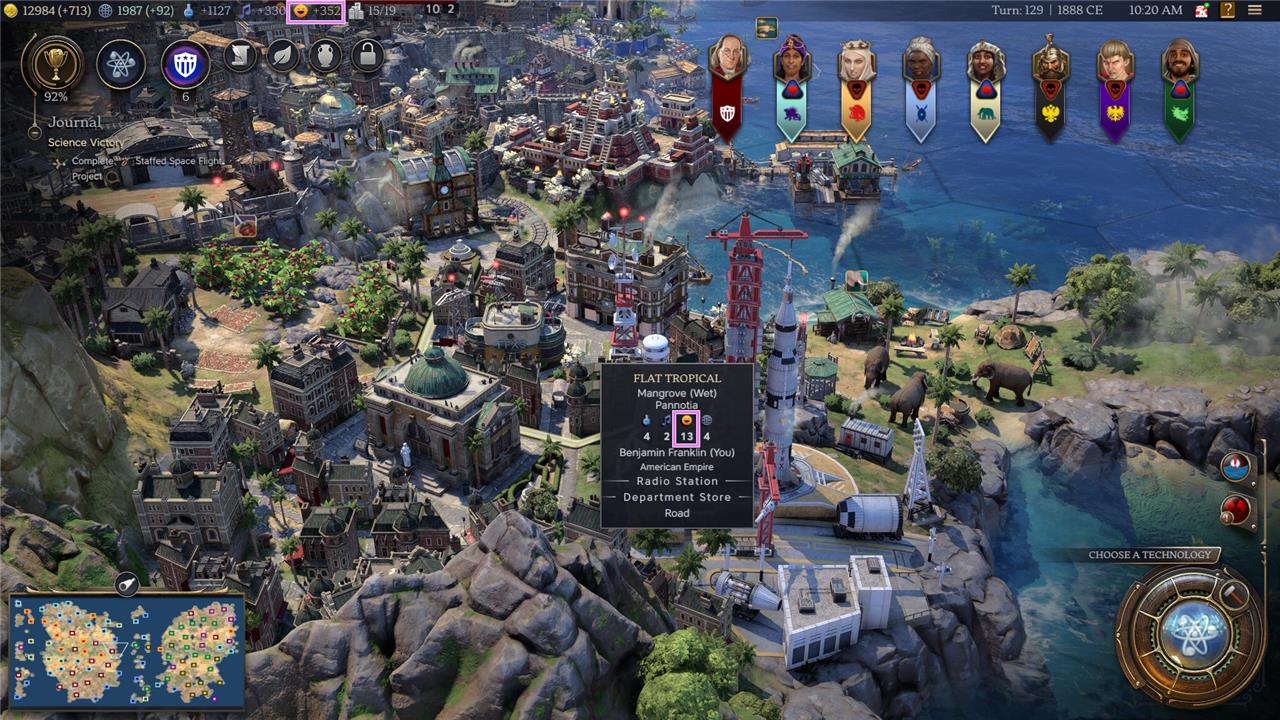Image resolution: width=1280 pixels, height=720 pixels.
Task: Select the grey-haired leader on blue banner
Action: 921,61
